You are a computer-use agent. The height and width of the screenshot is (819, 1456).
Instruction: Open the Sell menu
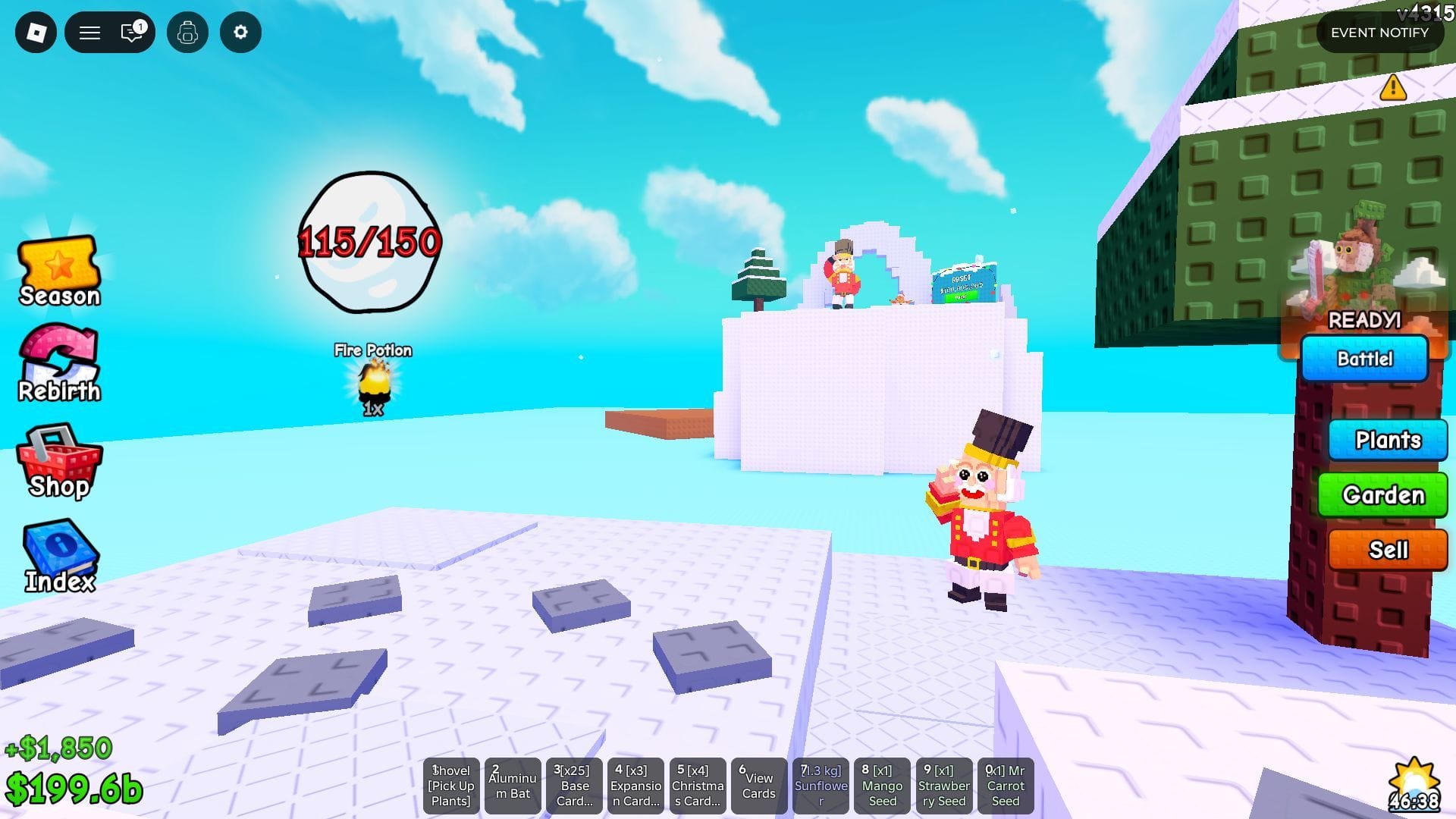point(1387,549)
